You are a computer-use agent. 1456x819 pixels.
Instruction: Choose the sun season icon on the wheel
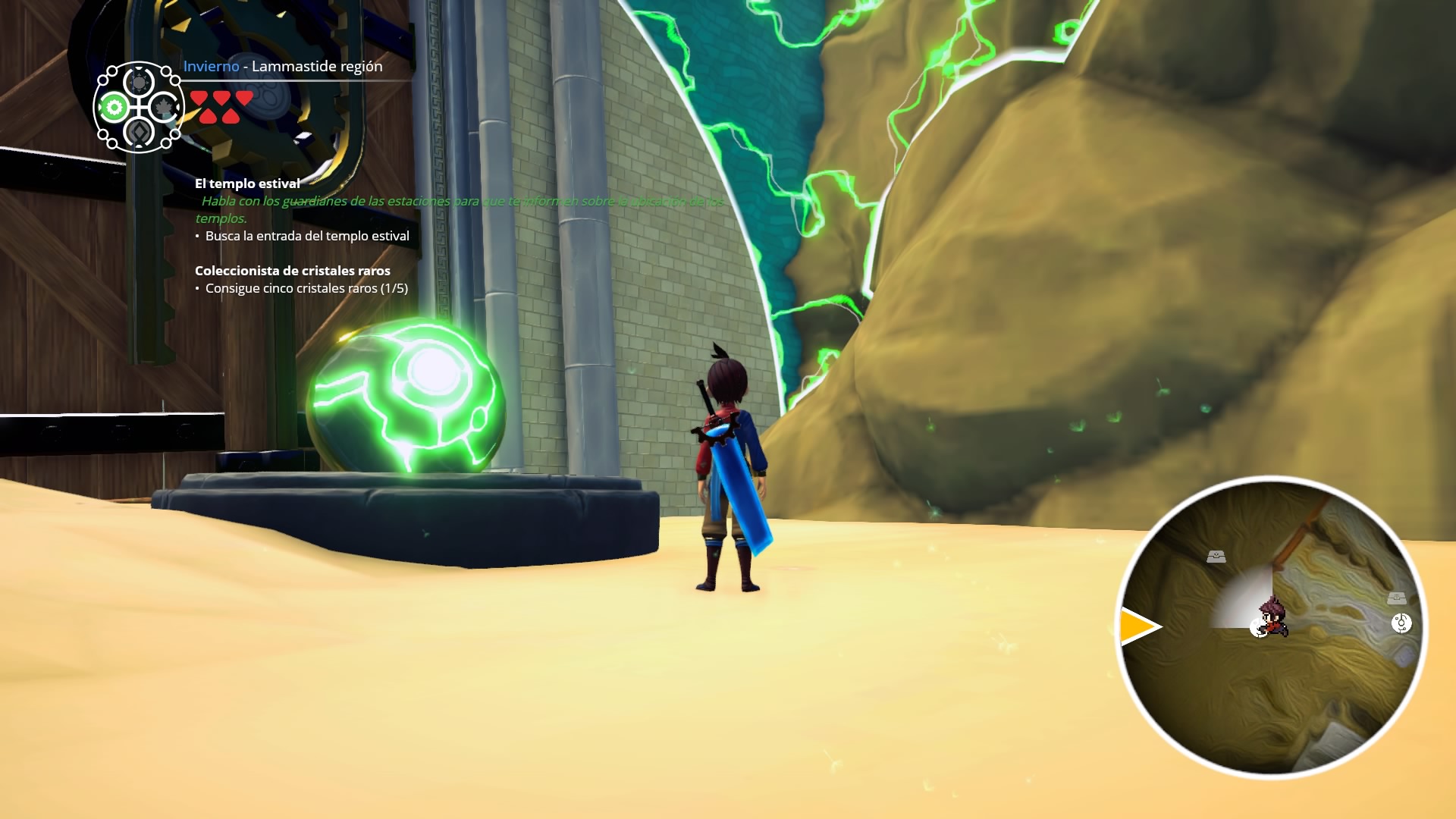[x=139, y=82]
